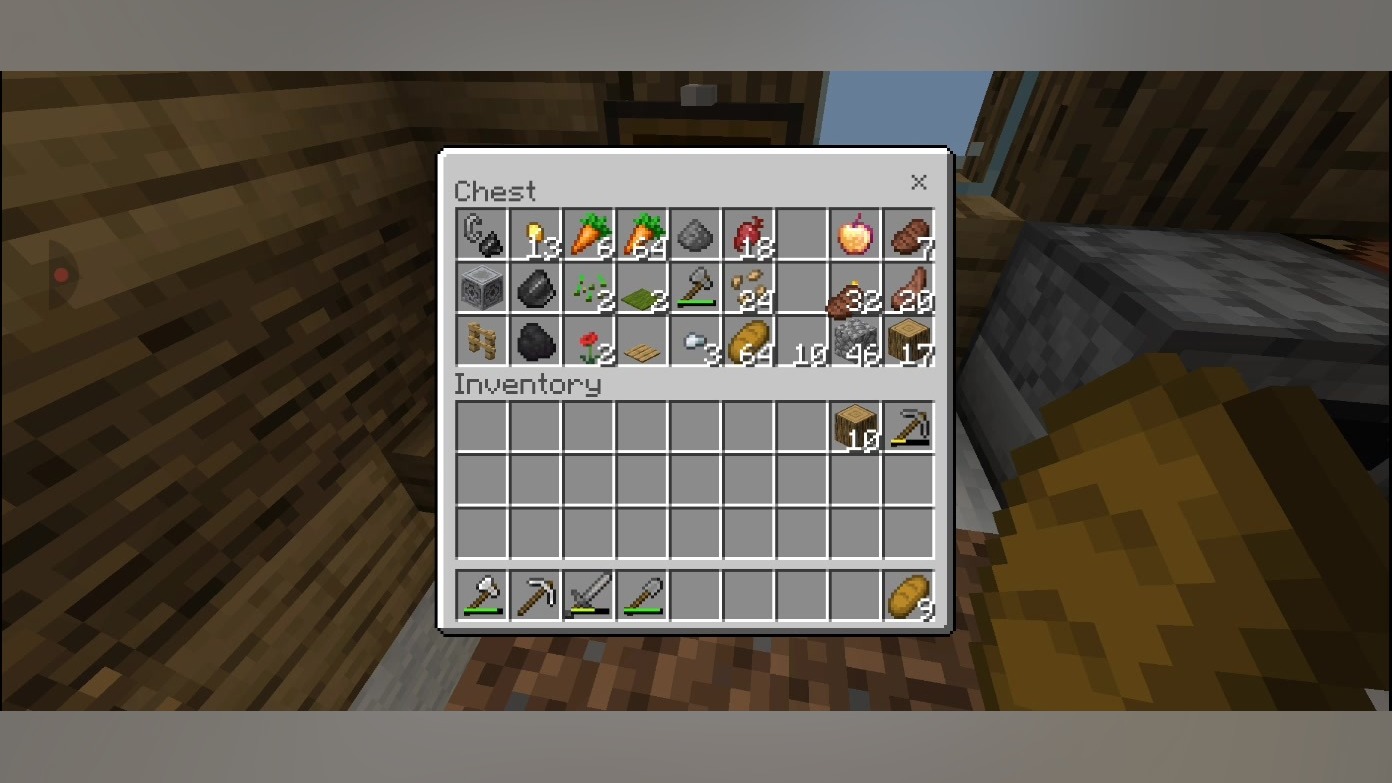Select the 10 oak logs in inventory
The width and height of the screenshot is (1392, 783).
[x=856, y=428]
